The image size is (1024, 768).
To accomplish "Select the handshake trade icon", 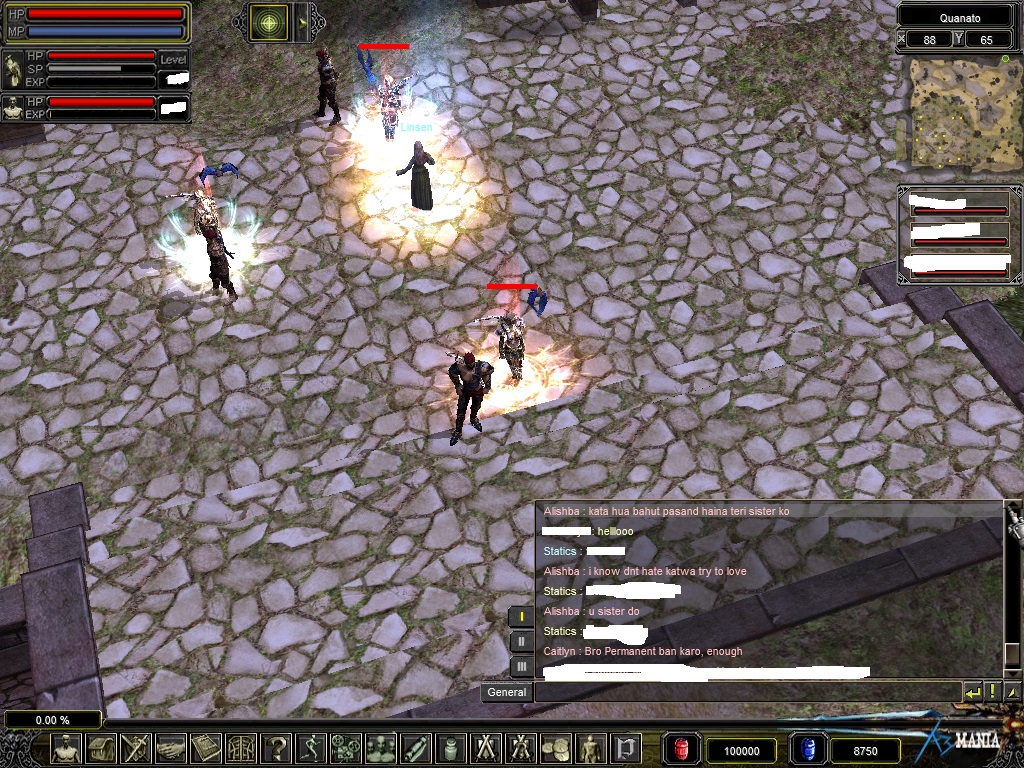I will (x=171, y=748).
